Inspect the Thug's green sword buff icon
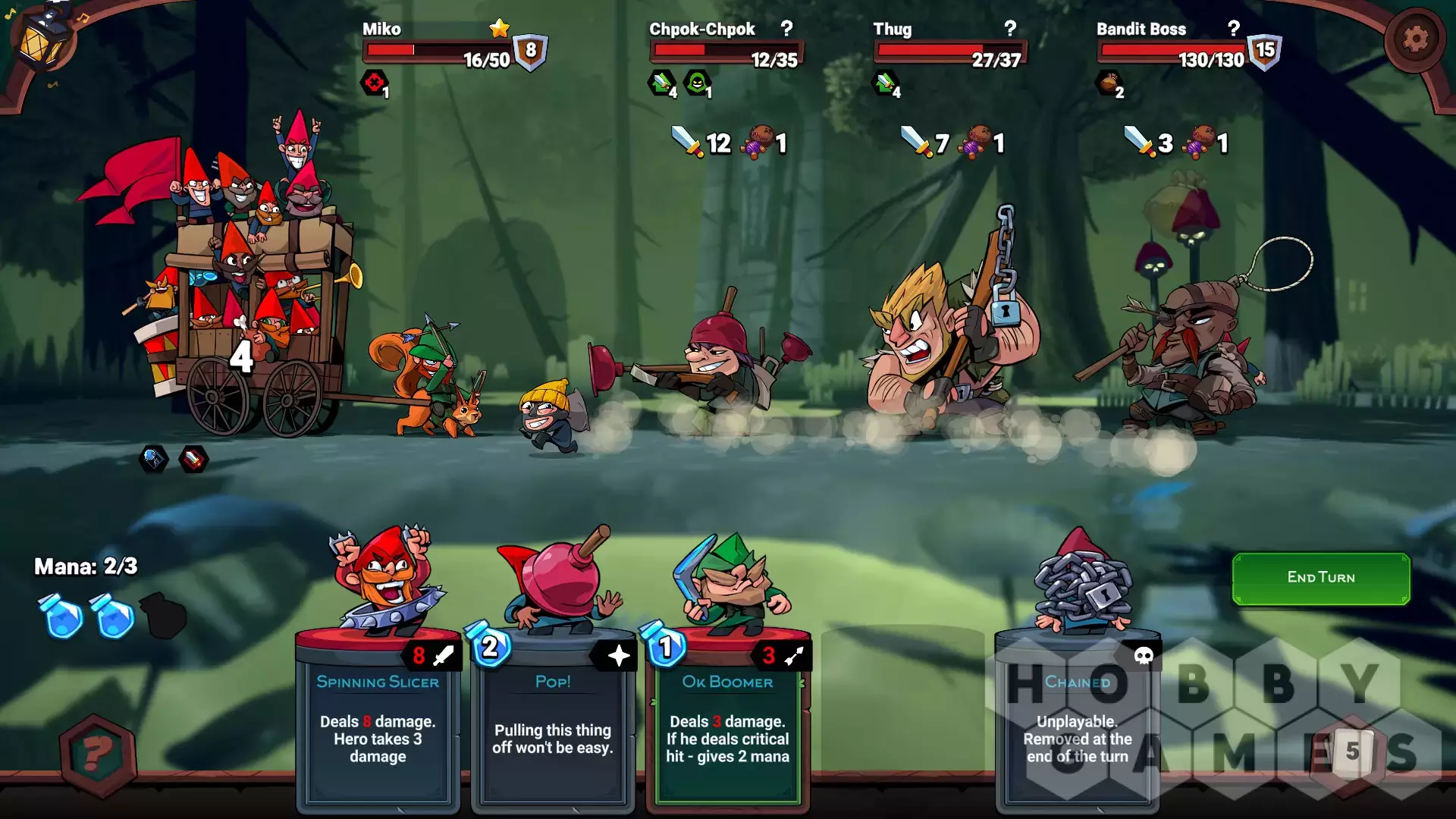The height and width of the screenshot is (819, 1456). pyautogui.click(x=886, y=82)
